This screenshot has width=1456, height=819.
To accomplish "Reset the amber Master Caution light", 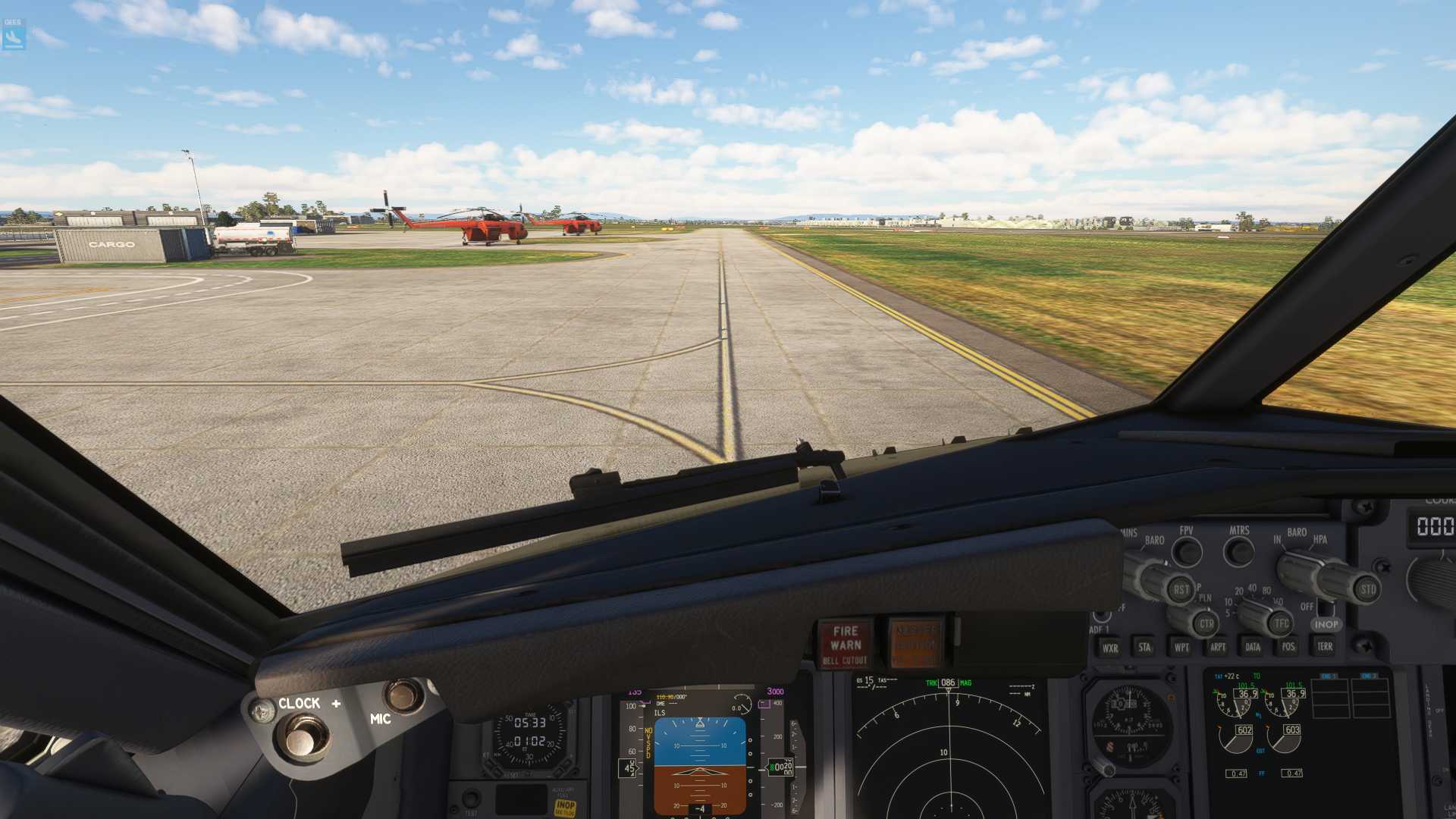I will pyautogui.click(x=915, y=644).
